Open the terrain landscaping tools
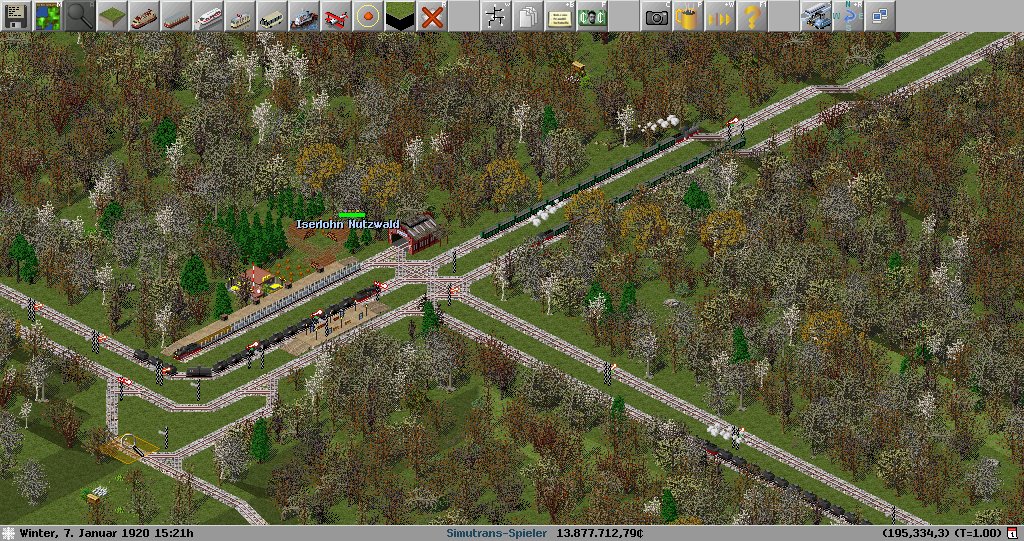 [112, 16]
